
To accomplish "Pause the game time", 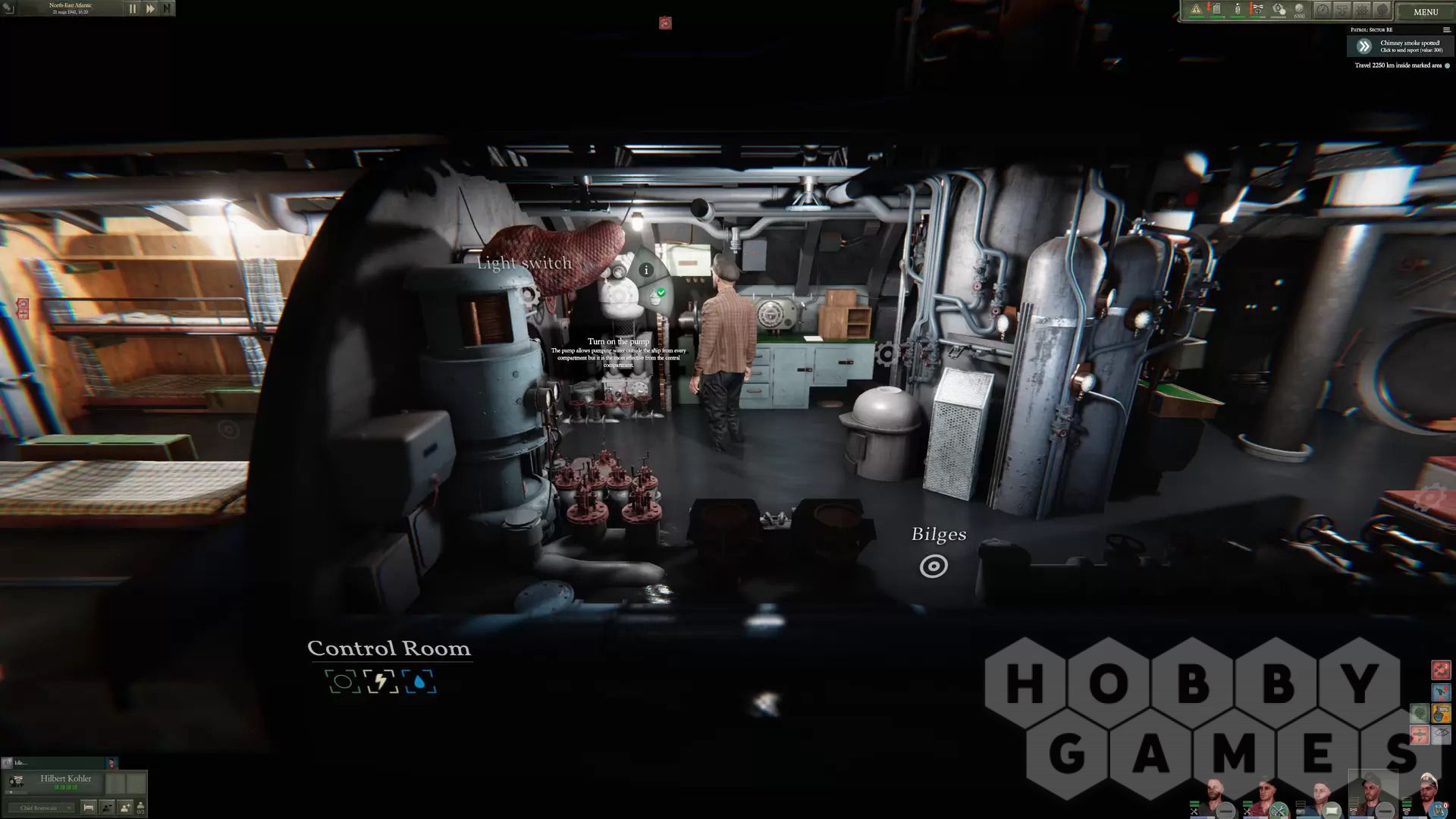I will (x=133, y=9).
